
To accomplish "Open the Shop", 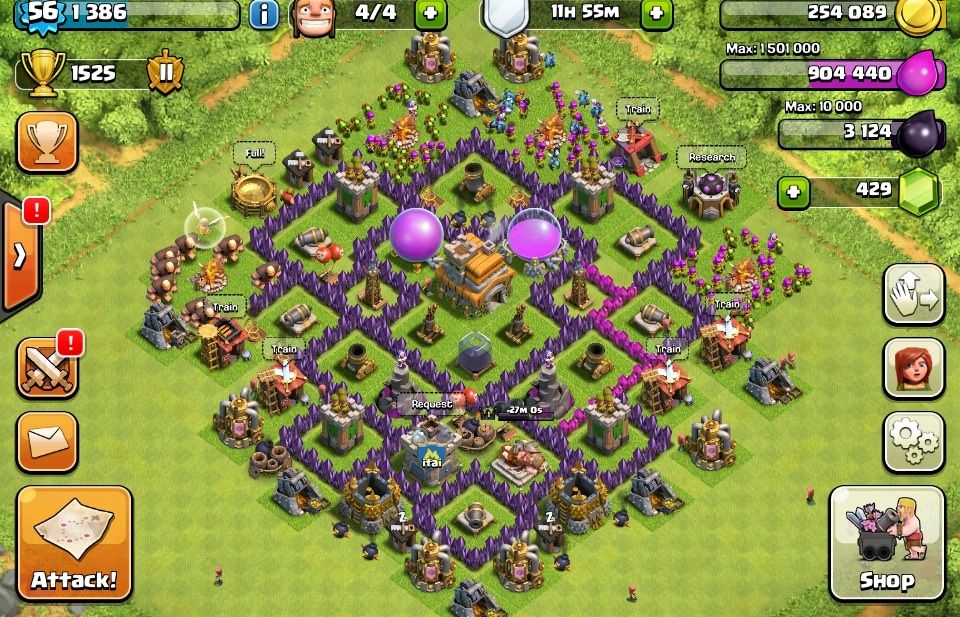I will (887, 543).
